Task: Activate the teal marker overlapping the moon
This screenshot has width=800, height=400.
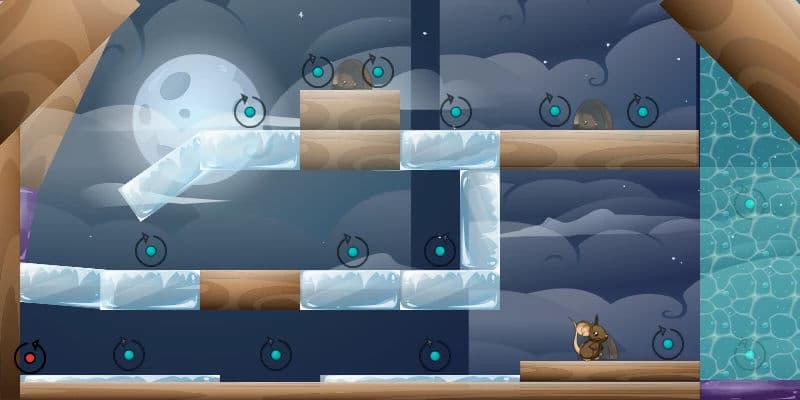Action: point(249,111)
